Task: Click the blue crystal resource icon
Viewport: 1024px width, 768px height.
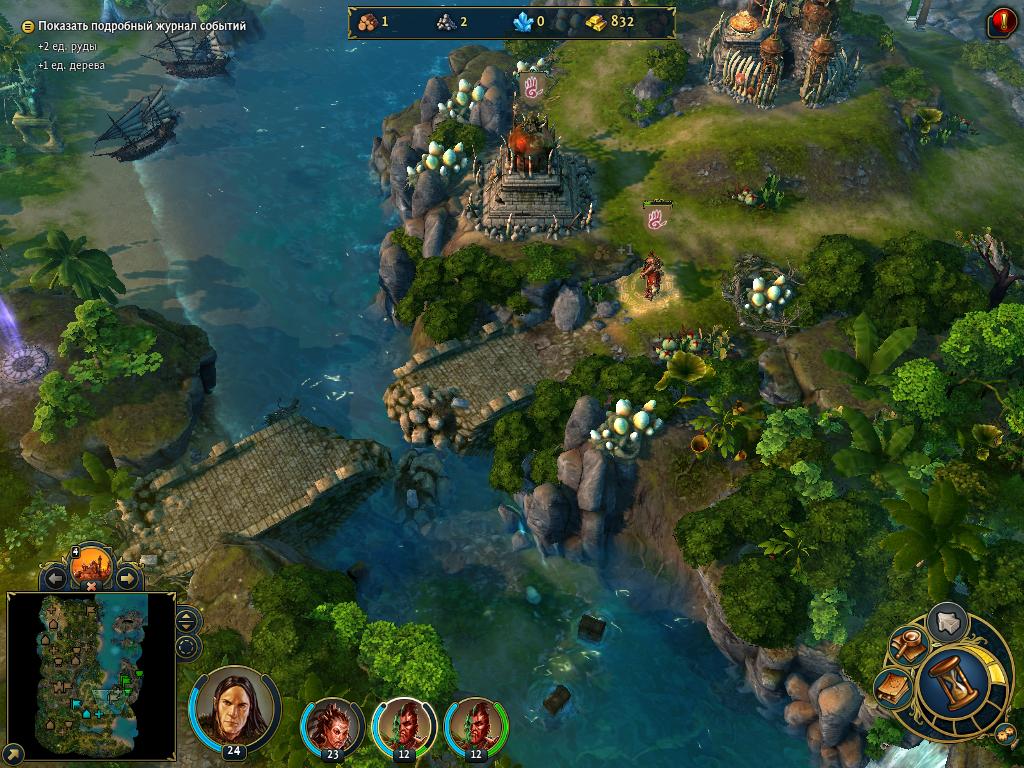Action: (x=522, y=21)
